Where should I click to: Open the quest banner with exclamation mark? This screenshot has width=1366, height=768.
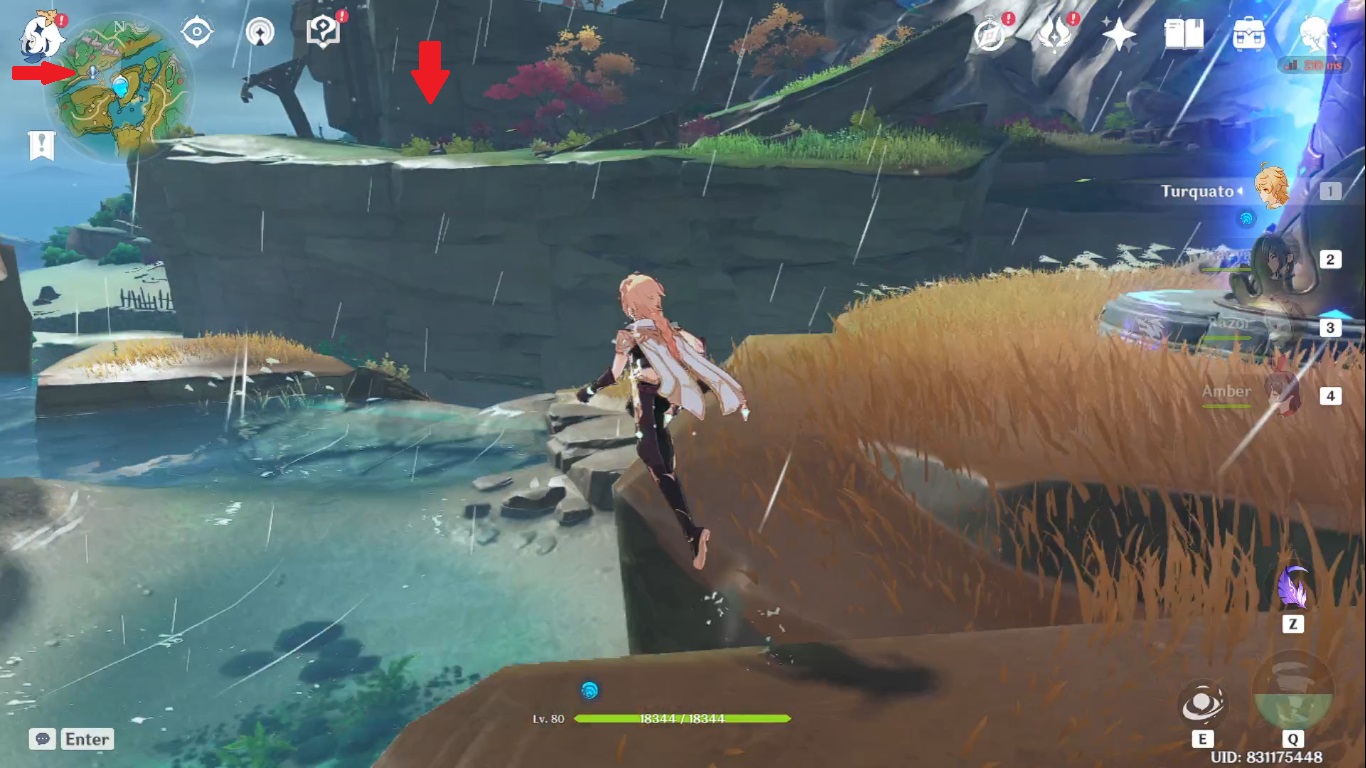(41, 146)
